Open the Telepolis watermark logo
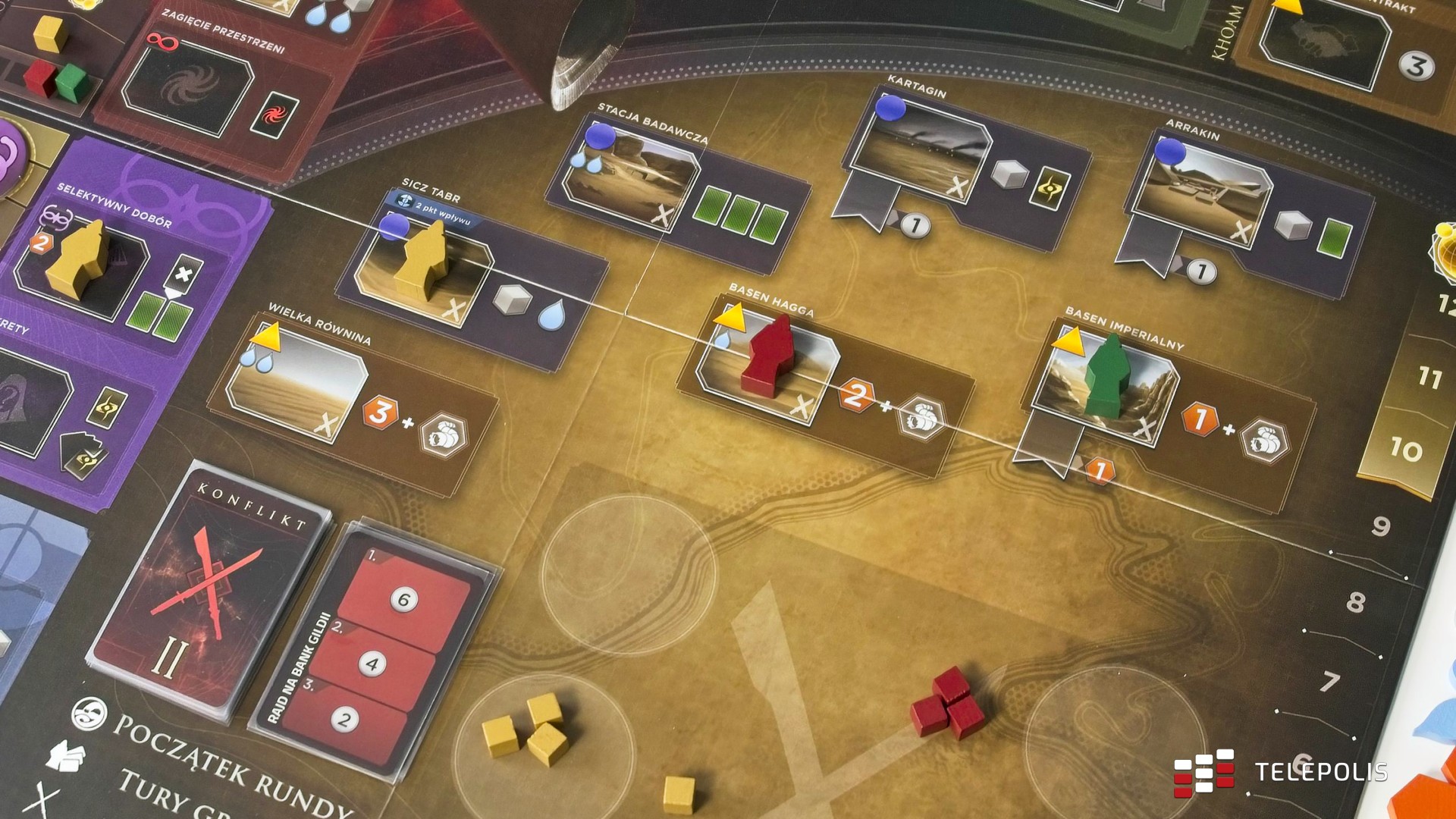The height and width of the screenshot is (819, 1456). coord(1280,772)
